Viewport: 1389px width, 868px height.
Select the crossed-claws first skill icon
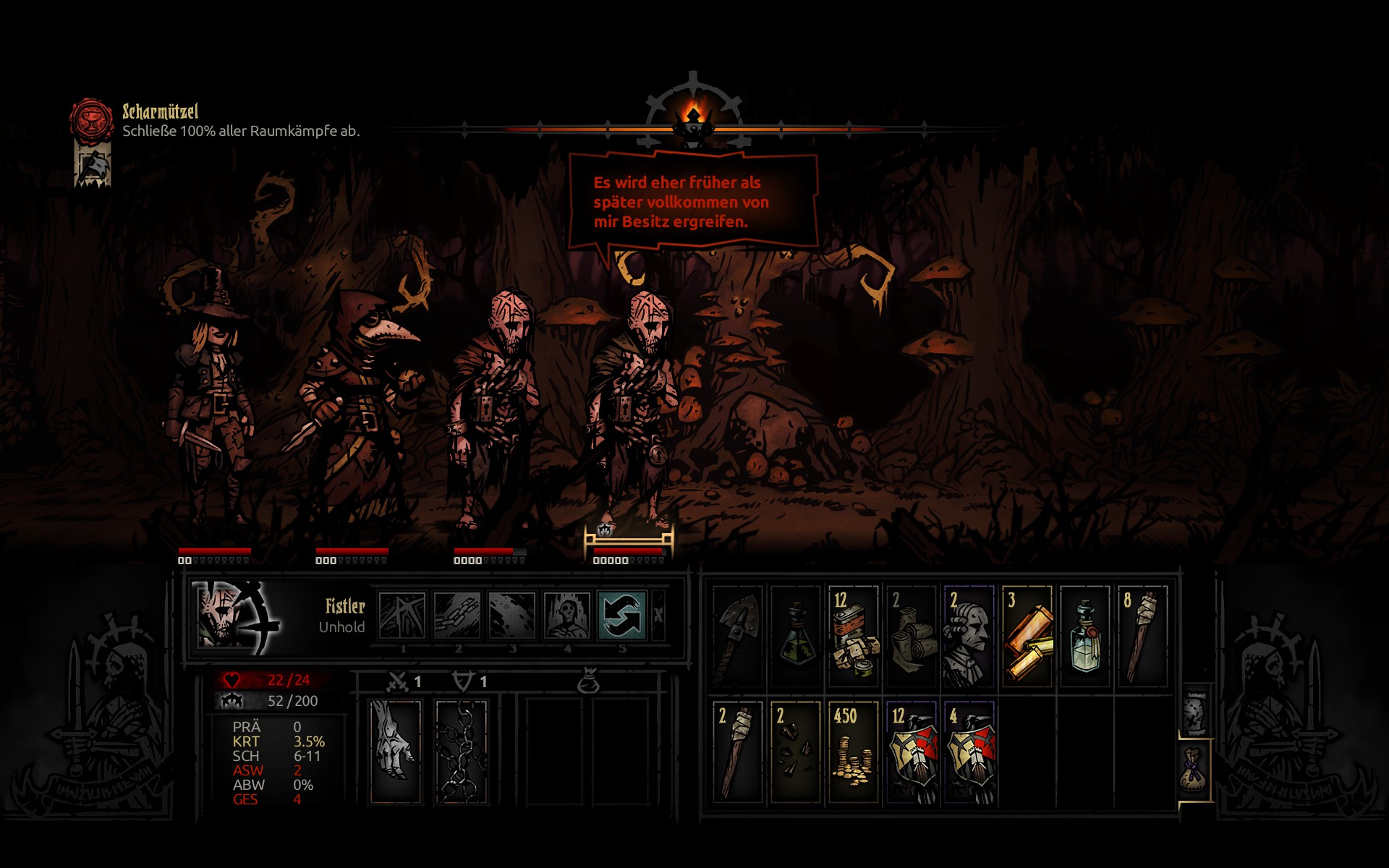[x=402, y=616]
